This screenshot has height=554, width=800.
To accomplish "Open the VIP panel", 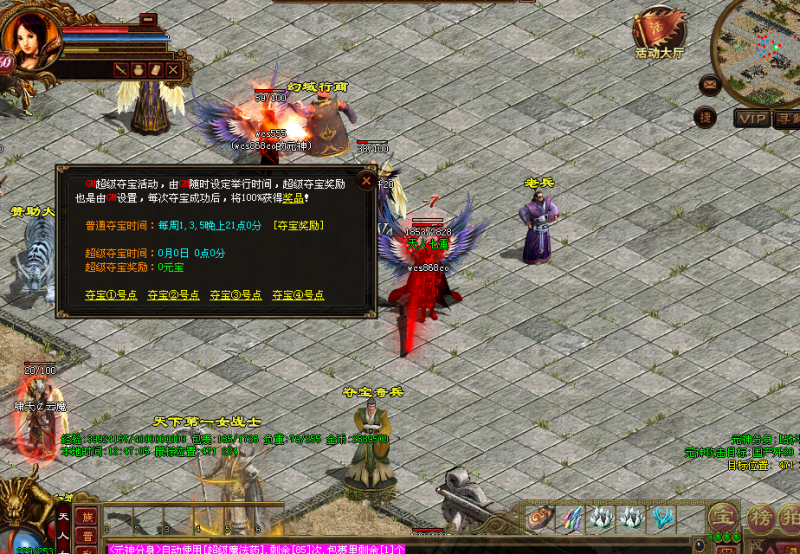I will 752,117.
